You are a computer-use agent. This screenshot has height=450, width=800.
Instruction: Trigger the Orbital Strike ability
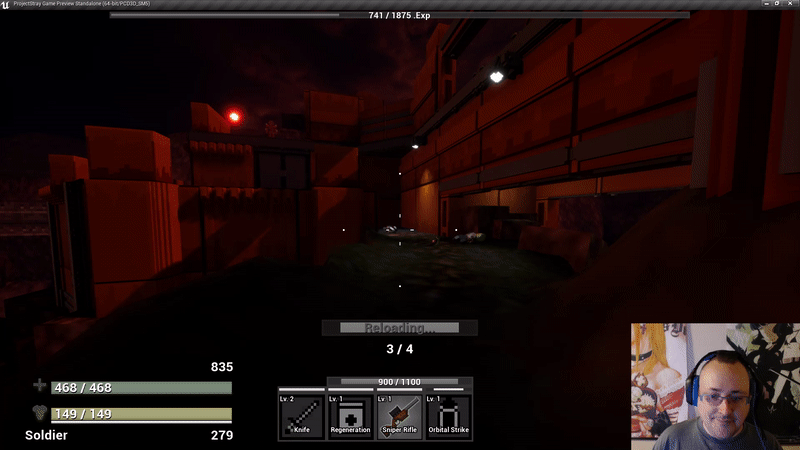point(449,414)
